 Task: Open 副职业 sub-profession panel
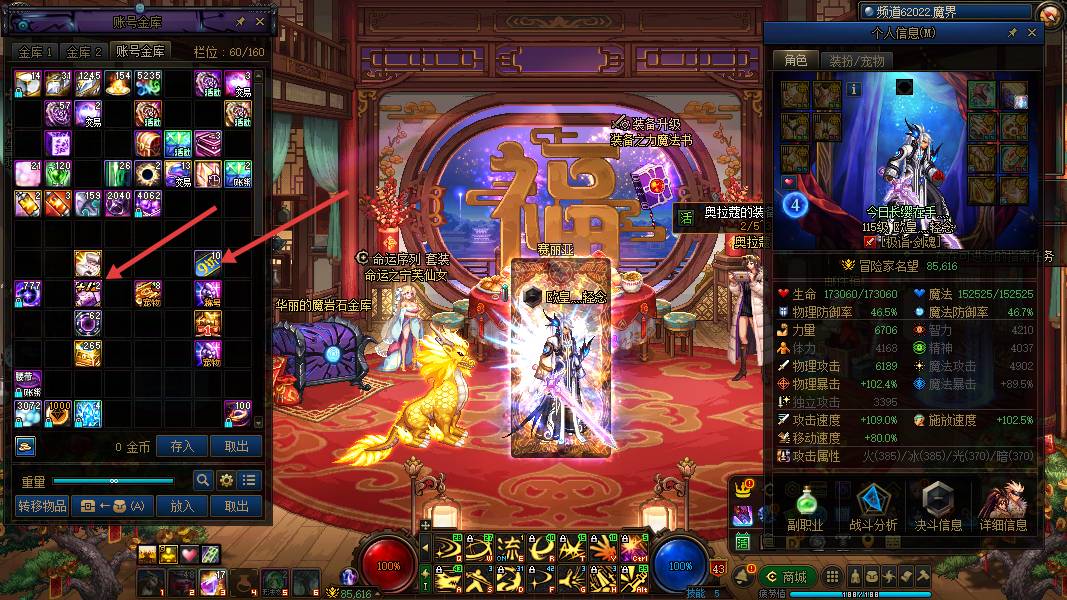tap(805, 508)
